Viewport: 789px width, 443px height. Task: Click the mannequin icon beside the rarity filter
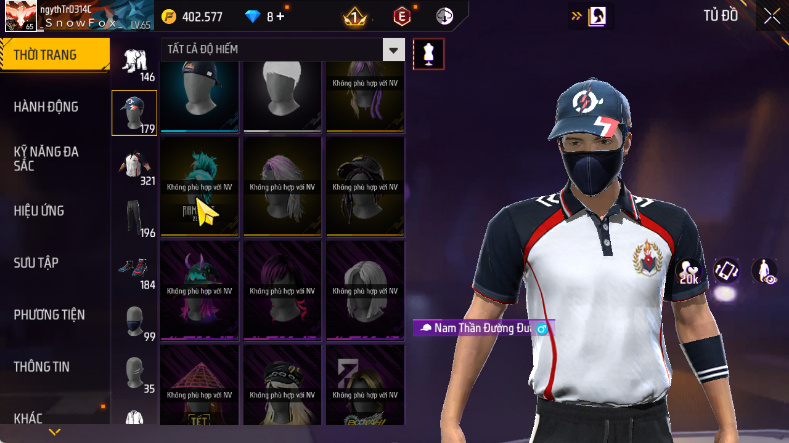[428, 54]
